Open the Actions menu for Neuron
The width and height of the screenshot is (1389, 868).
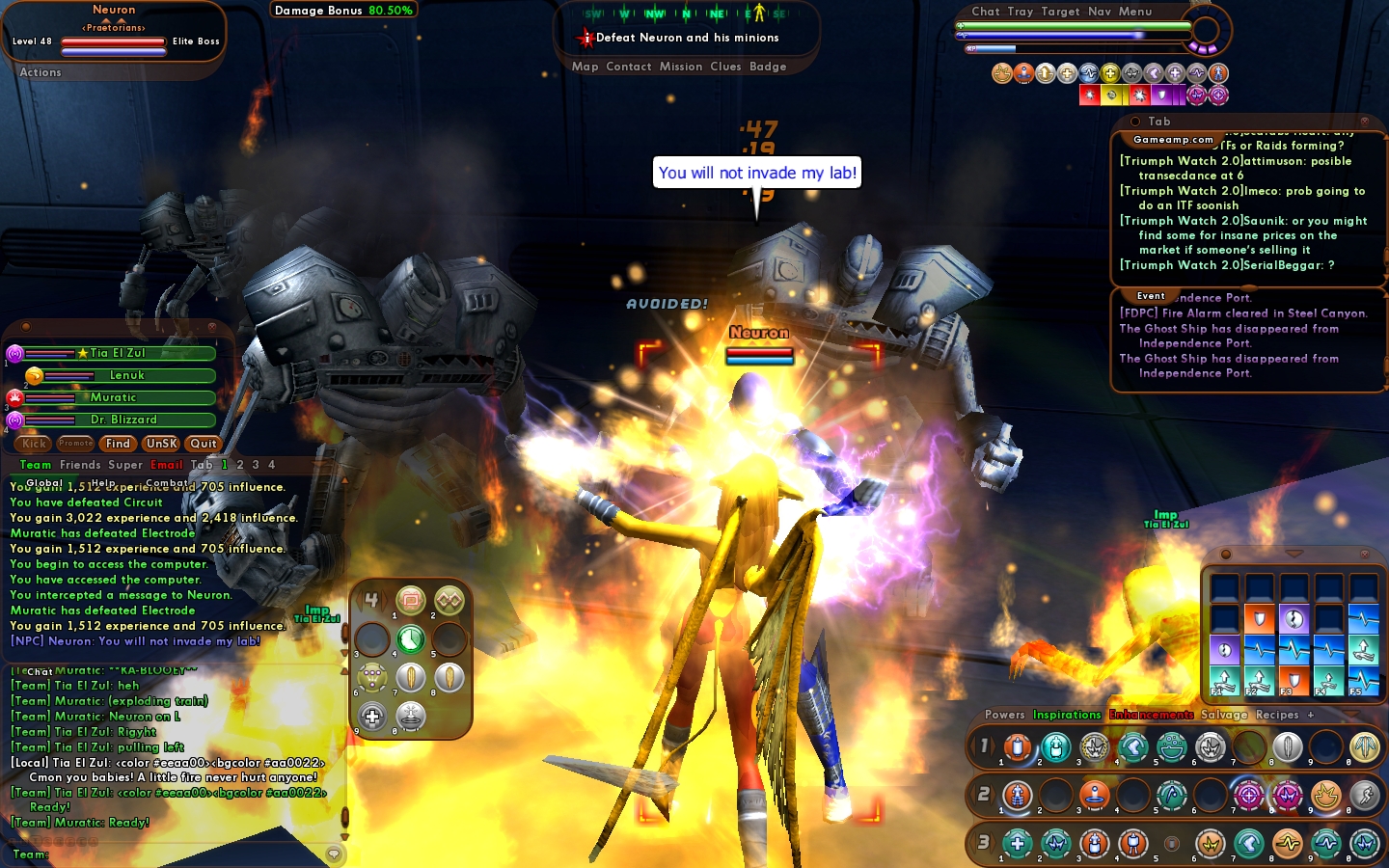(x=41, y=72)
